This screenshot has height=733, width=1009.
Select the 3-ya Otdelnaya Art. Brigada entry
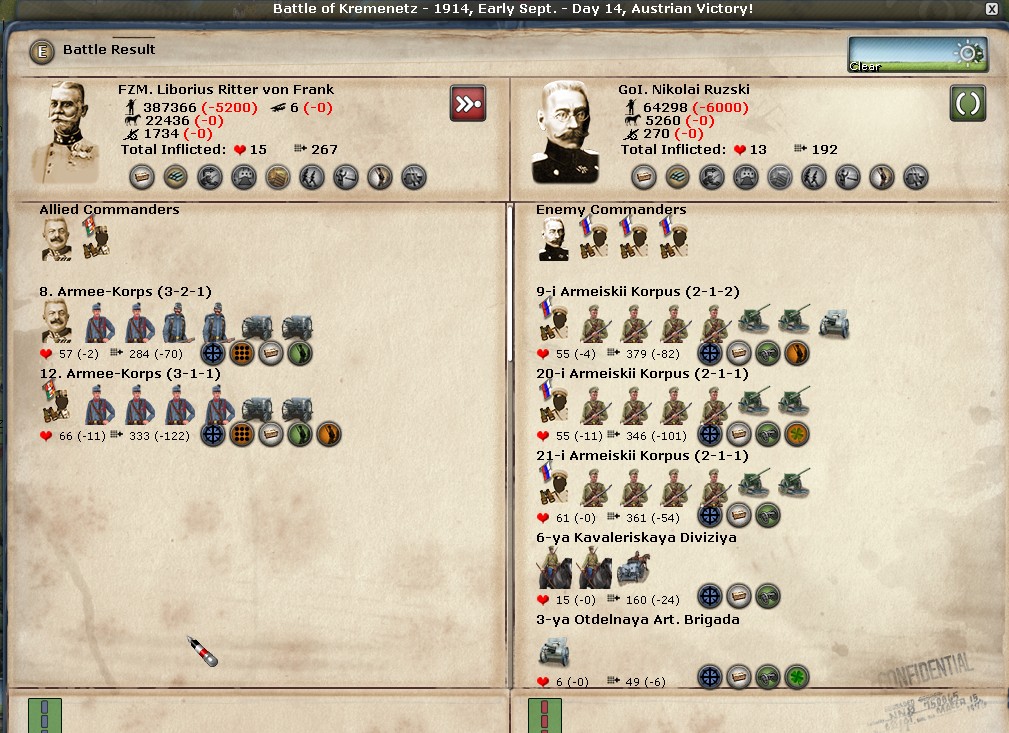click(x=637, y=620)
